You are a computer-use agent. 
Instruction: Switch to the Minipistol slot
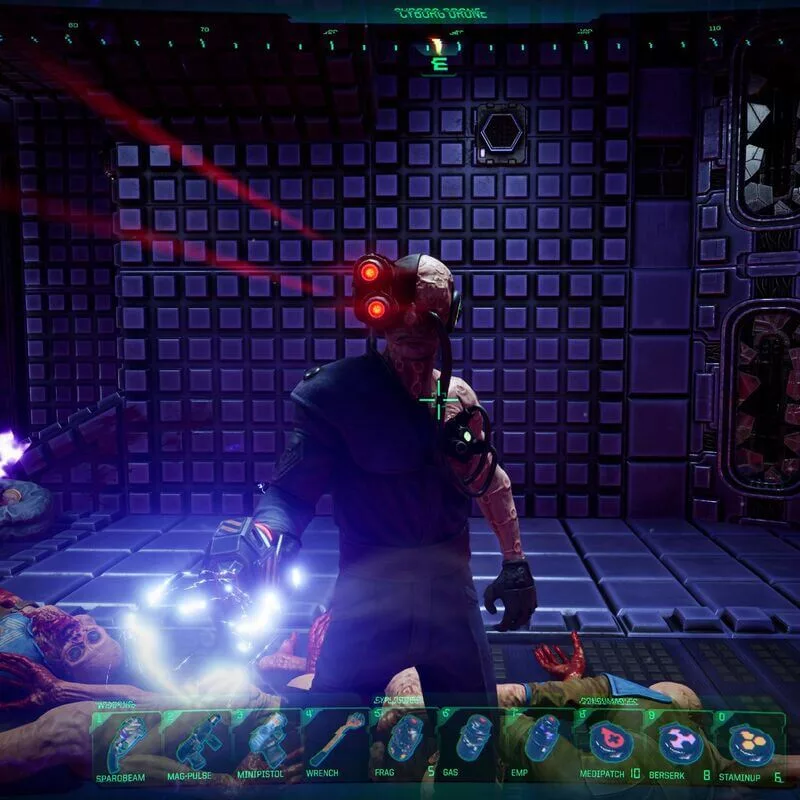[x=265, y=744]
